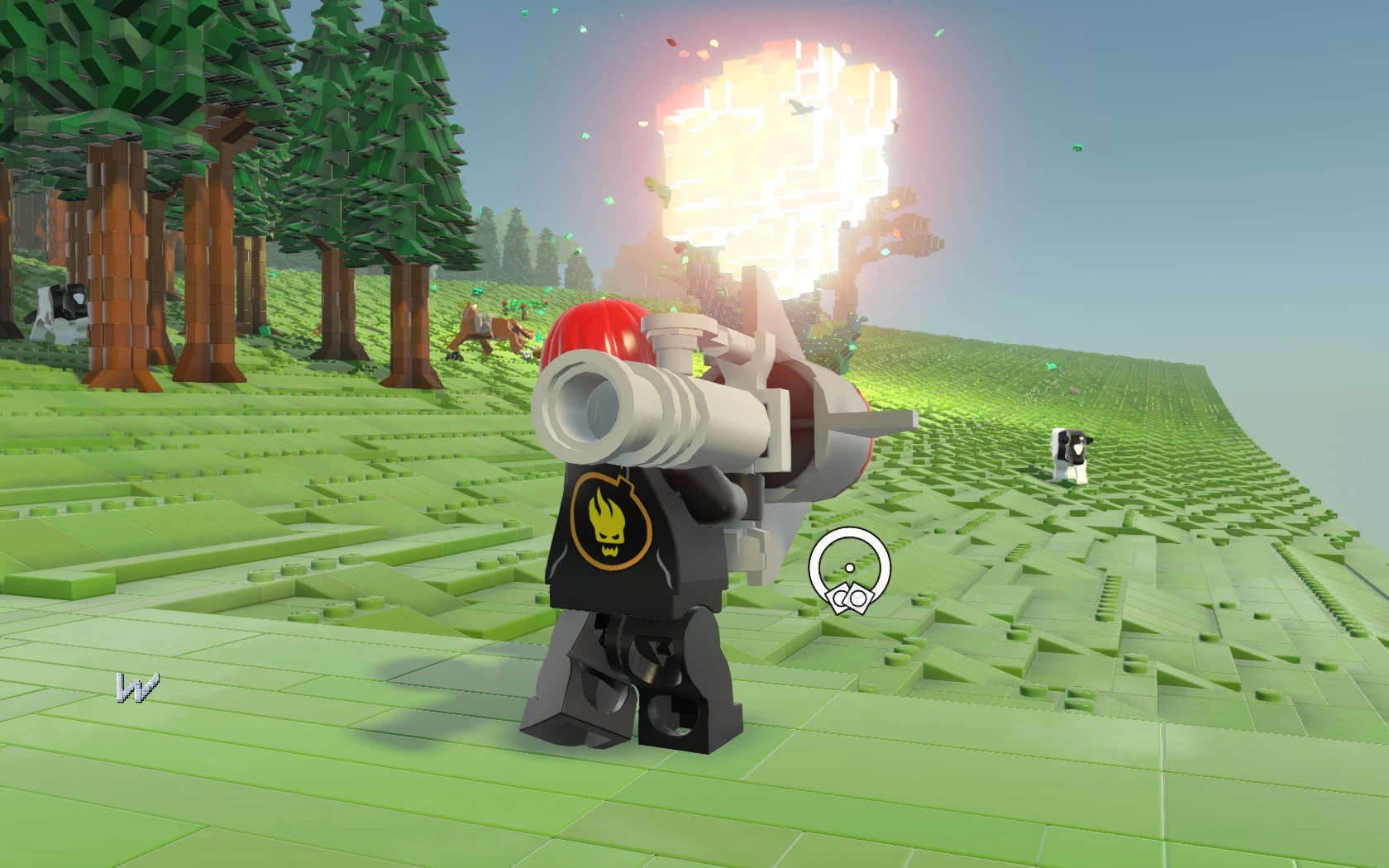Click the center dot inside the crosshair
Screen dimensions: 1389x868
(x=850, y=568)
